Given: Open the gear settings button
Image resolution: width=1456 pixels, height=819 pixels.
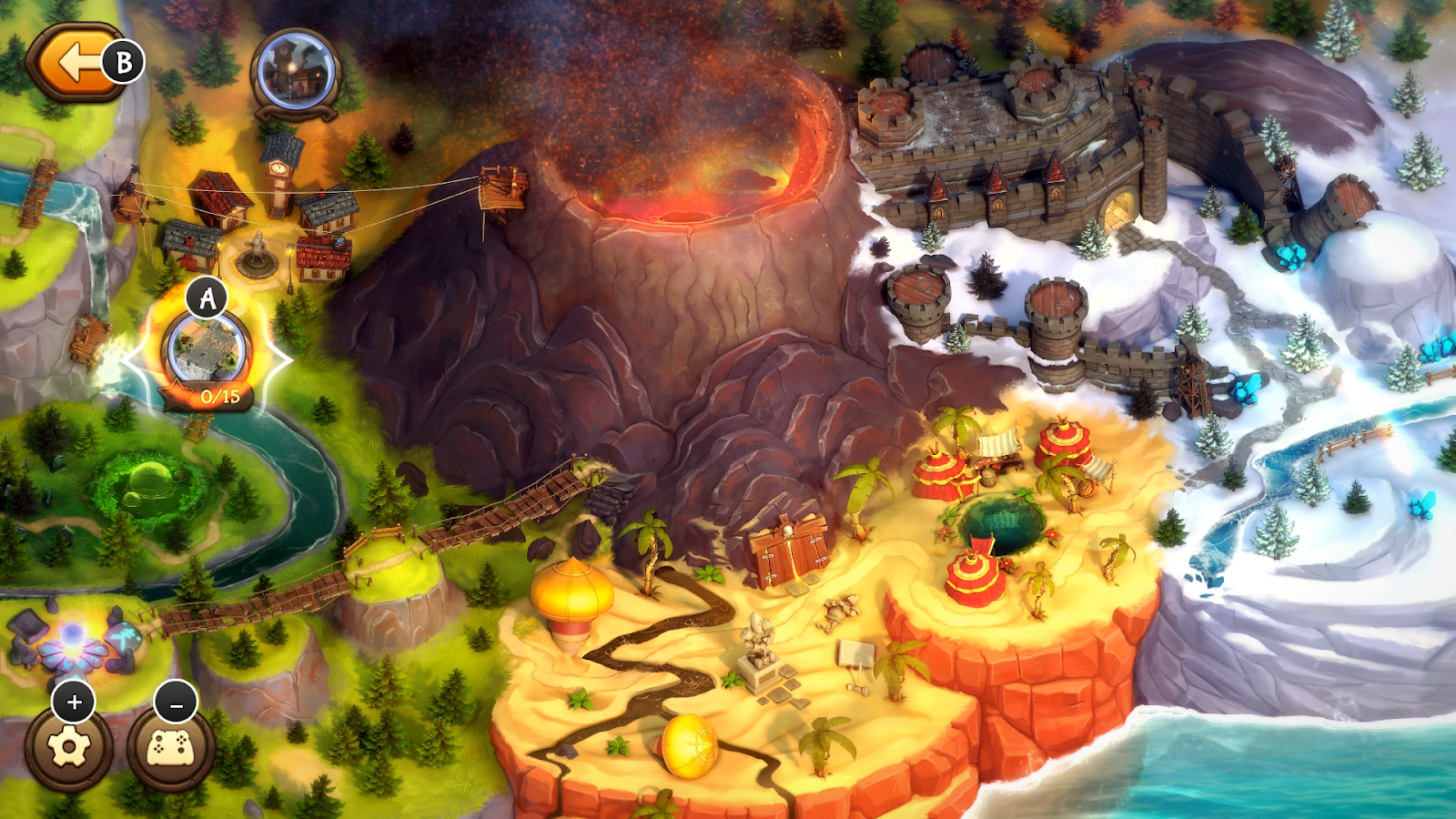Looking at the screenshot, I should tap(69, 748).
